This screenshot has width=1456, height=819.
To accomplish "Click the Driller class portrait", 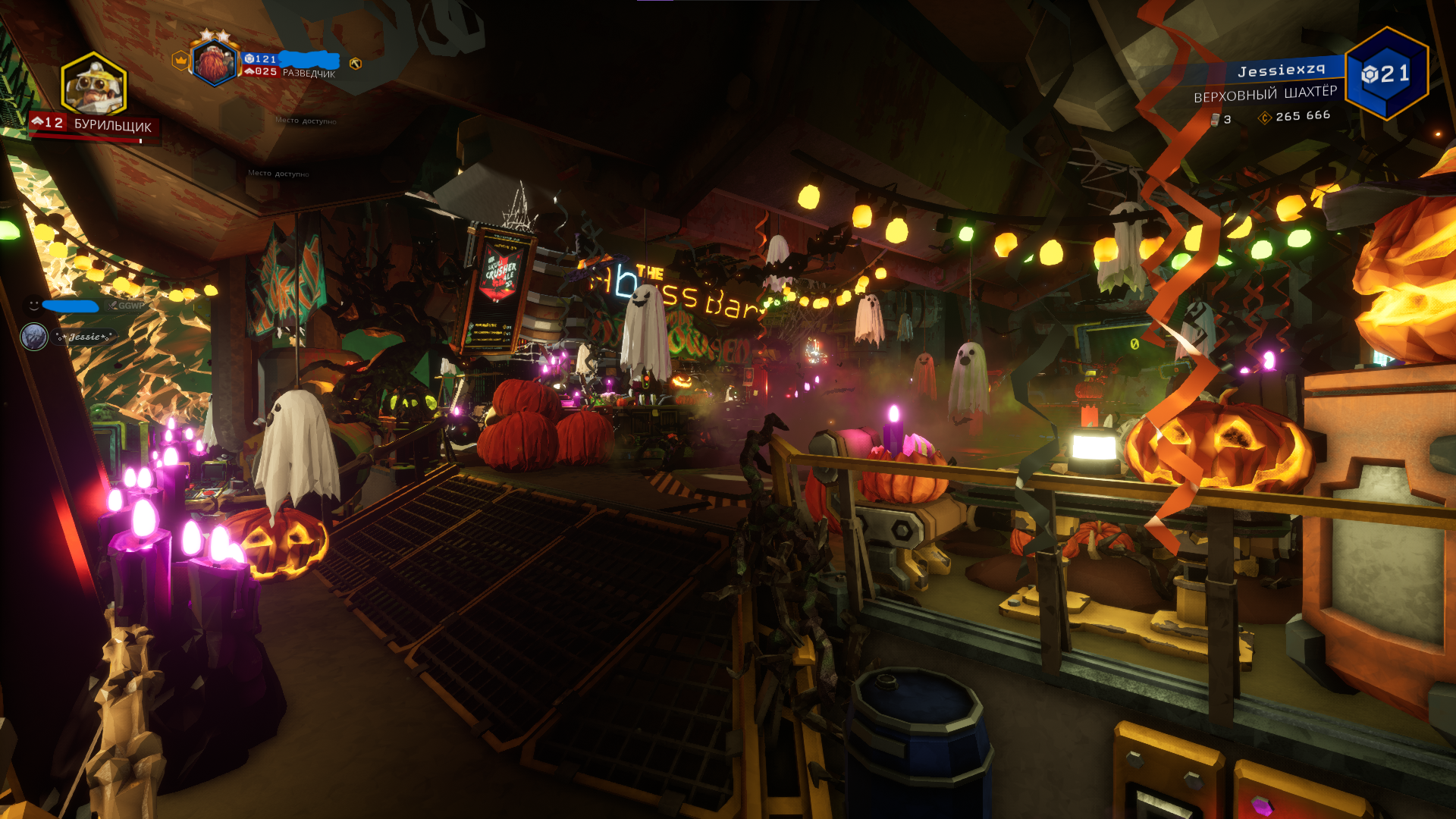I will pyautogui.click(x=94, y=85).
